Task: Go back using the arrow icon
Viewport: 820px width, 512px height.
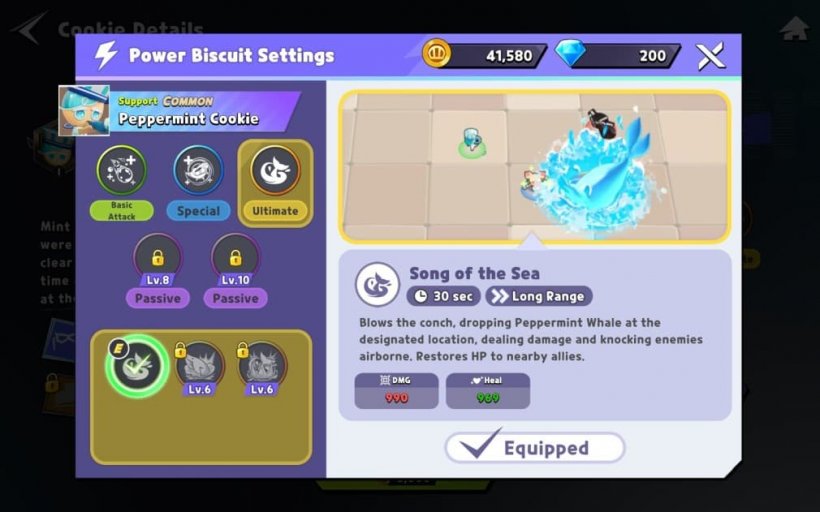Action: point(30,28)
